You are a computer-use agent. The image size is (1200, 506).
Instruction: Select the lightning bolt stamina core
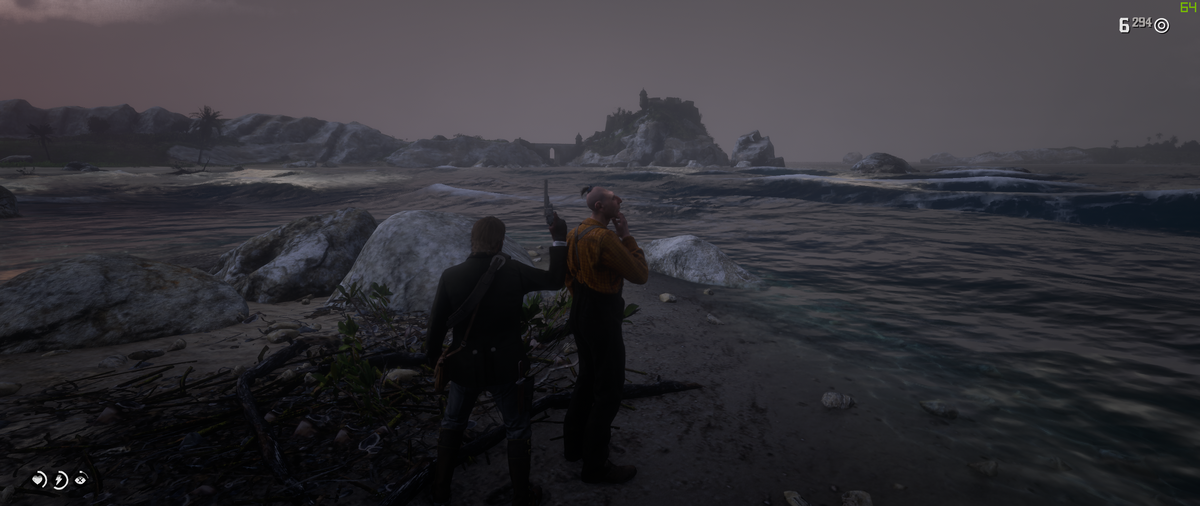(60, 480)
